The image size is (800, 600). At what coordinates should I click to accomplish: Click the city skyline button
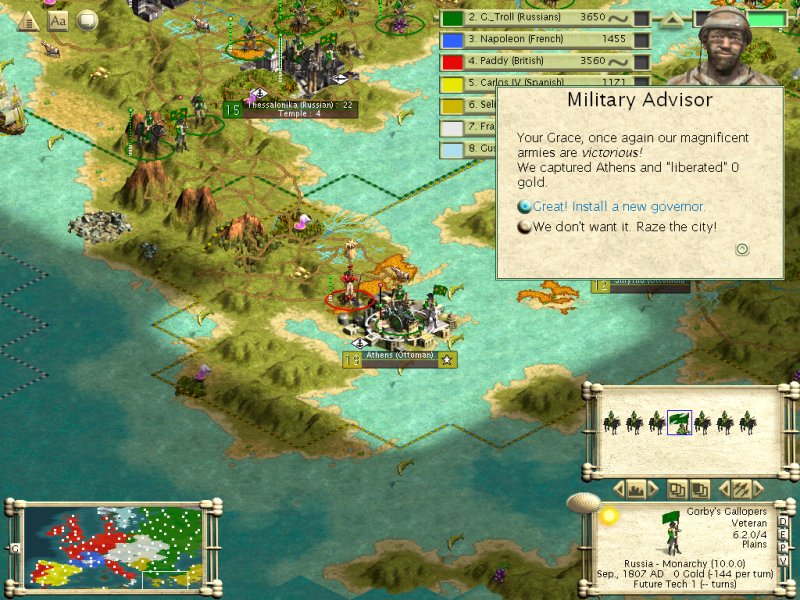pyautogui.click(x=636, y=489)
